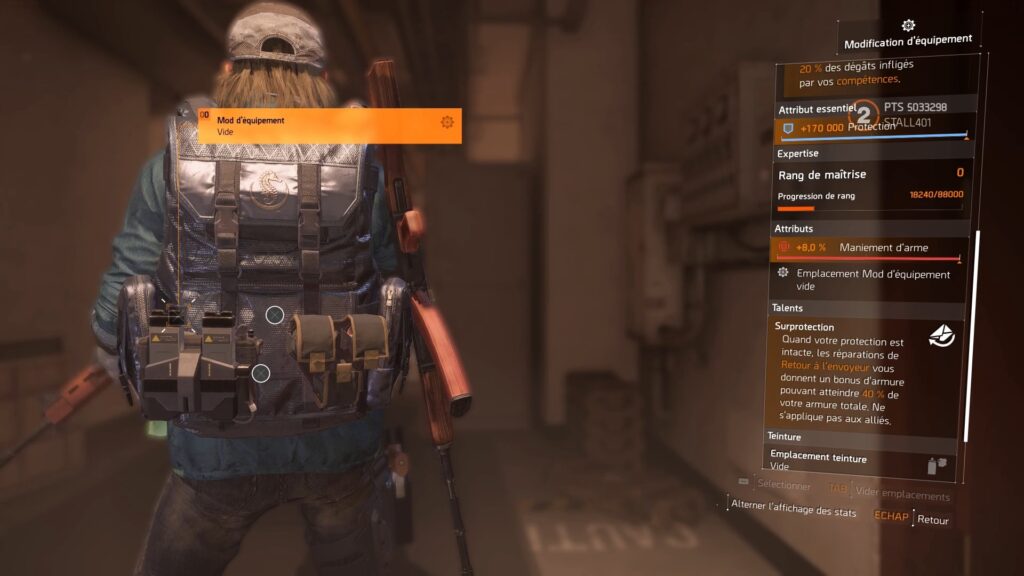The width and height of the screenshot is (1024, 576).
Task: Click the stats panel scrollbar
Action: [x=967, y=335]
